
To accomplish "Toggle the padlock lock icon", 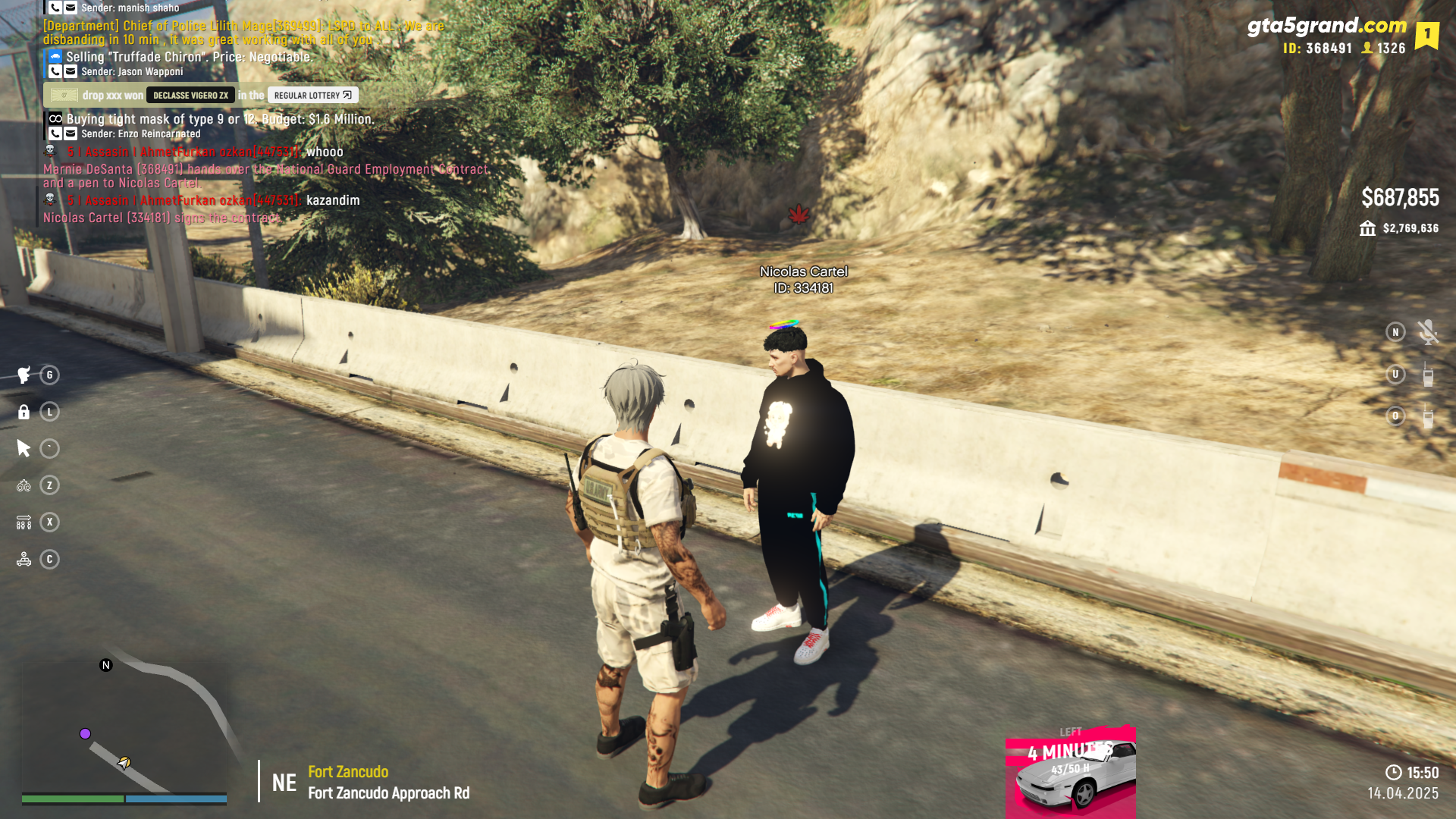I will click(24, 412).
